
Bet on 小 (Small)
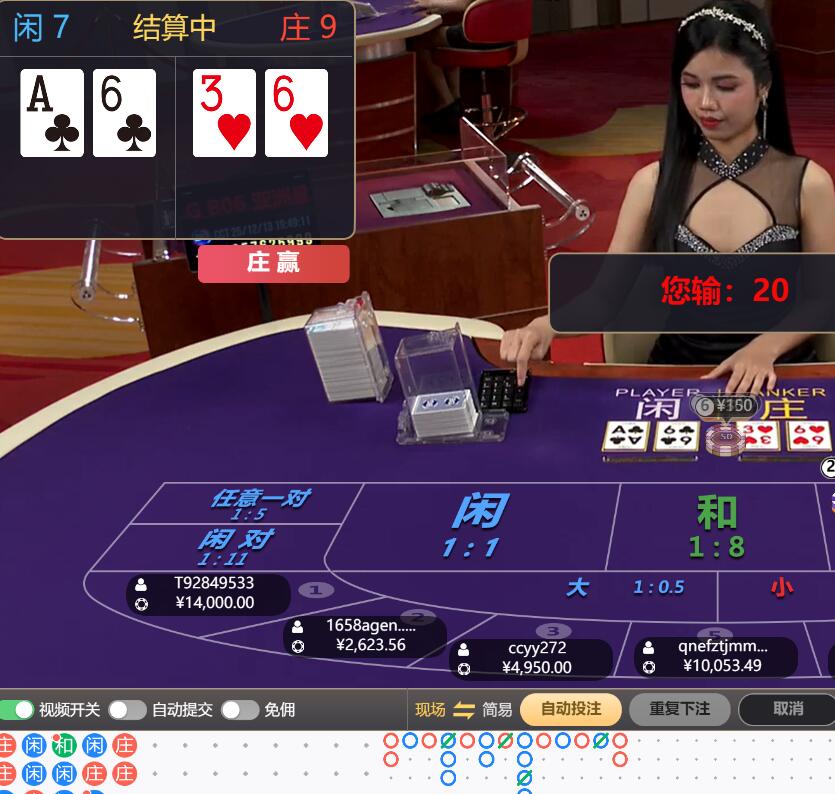pos(782,587)
